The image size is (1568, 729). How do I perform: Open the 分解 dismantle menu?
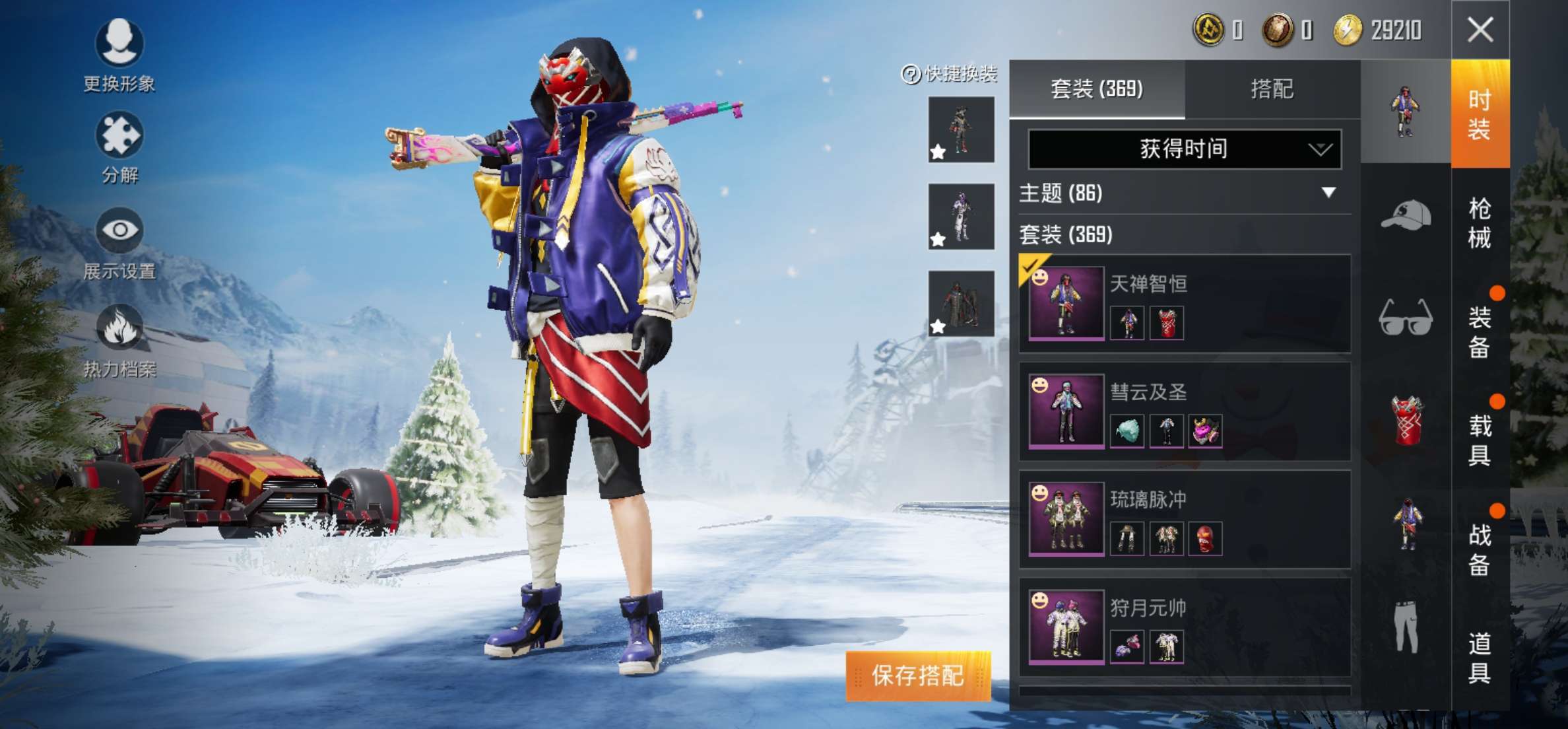(x=119, y=147)
